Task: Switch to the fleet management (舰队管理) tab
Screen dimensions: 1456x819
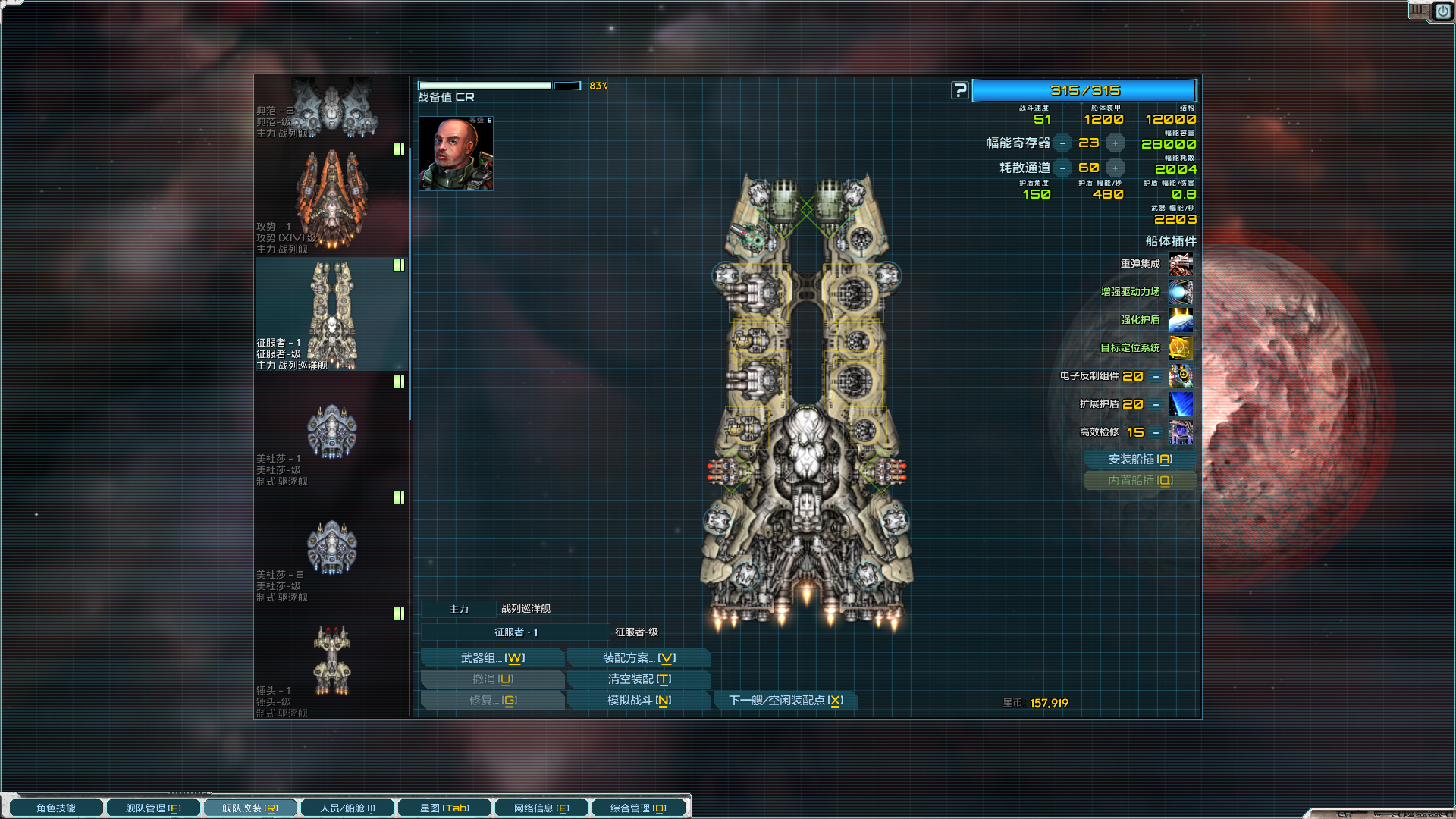Action: [x=153, y=808]
